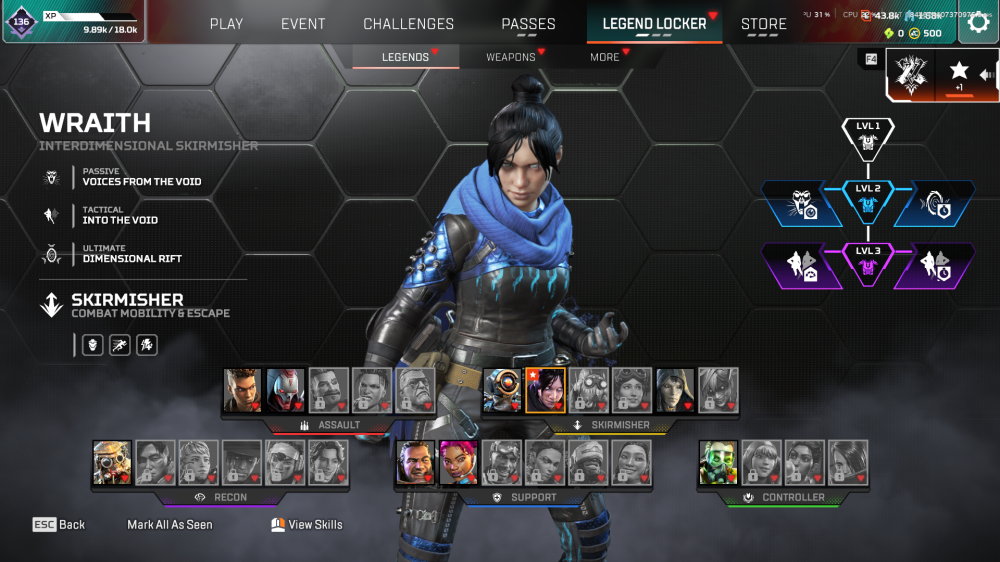Image resolution: width=1000 pixels, height=562 pixels.
Task: Switch to the Weapons sub-tab
Action: point(511,57)
